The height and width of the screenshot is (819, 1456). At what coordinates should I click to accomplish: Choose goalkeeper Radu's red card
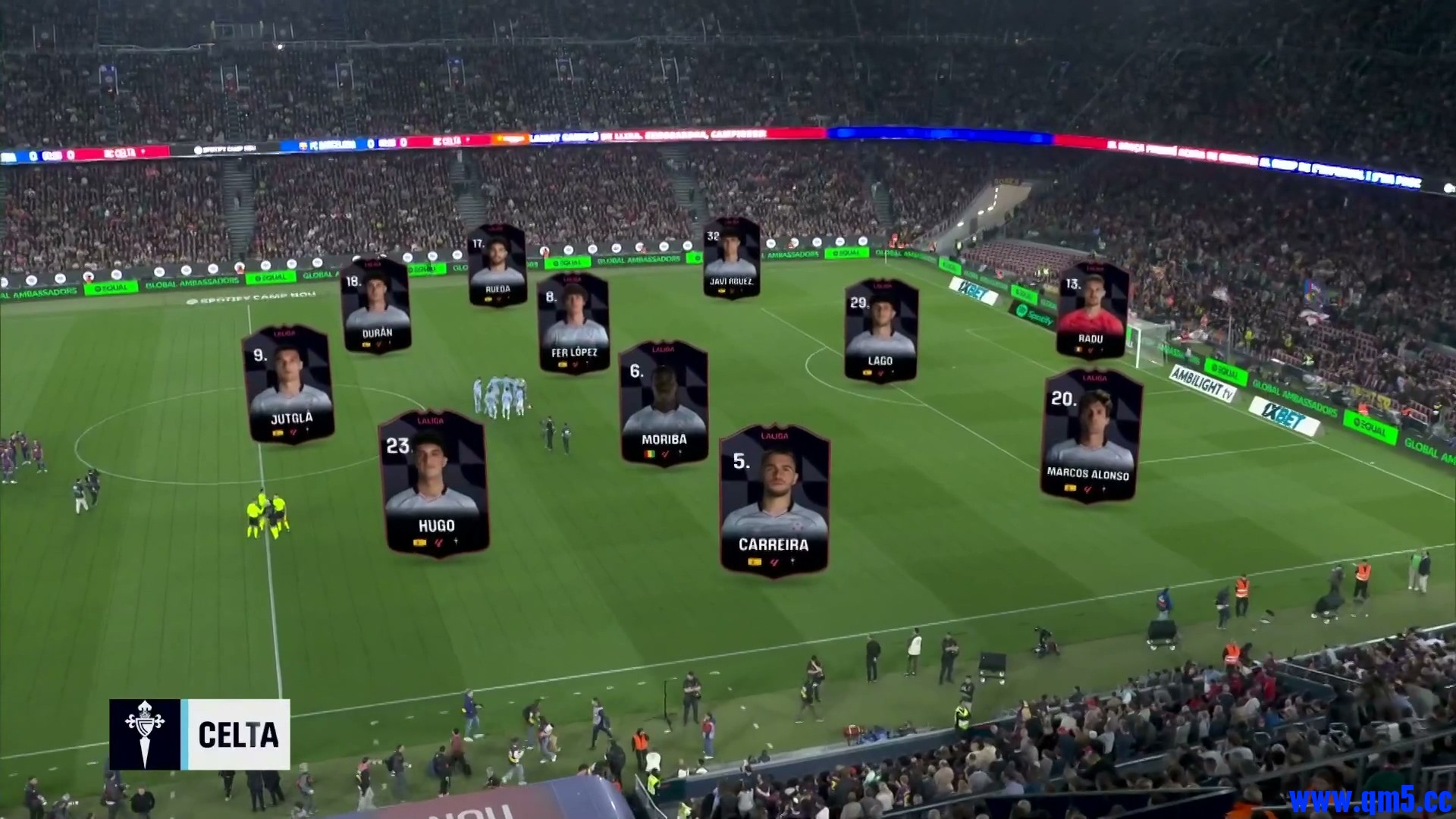pyautogui.click(x=1092, y=309)
